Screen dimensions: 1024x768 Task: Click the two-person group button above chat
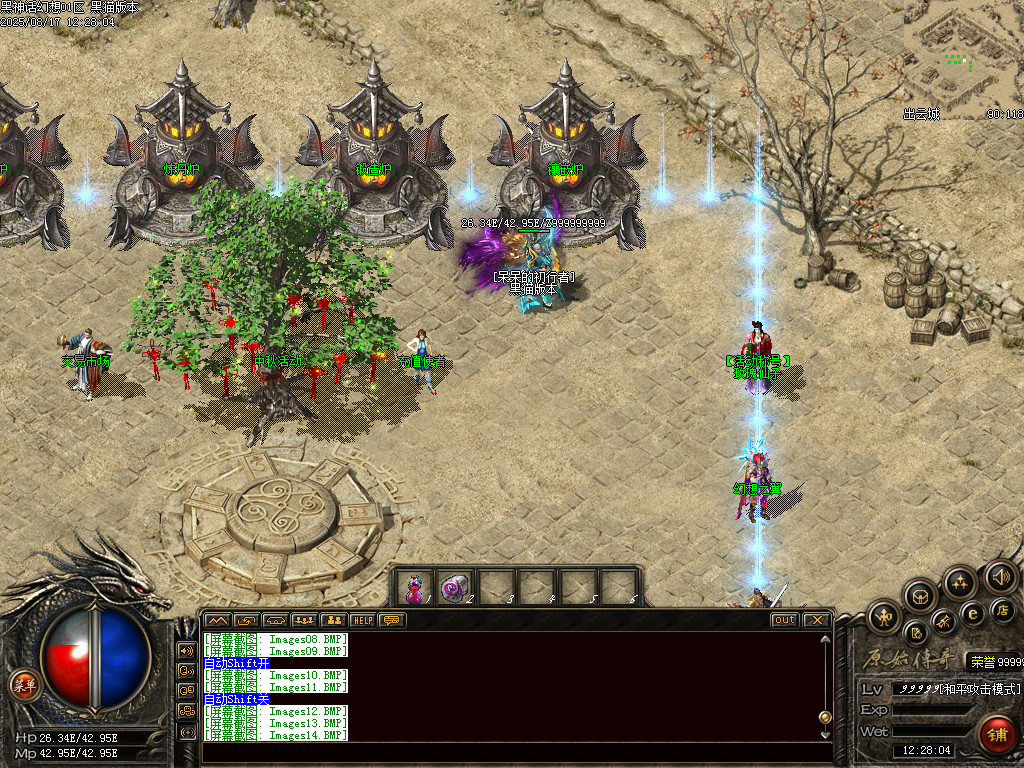tap(333, 620)
